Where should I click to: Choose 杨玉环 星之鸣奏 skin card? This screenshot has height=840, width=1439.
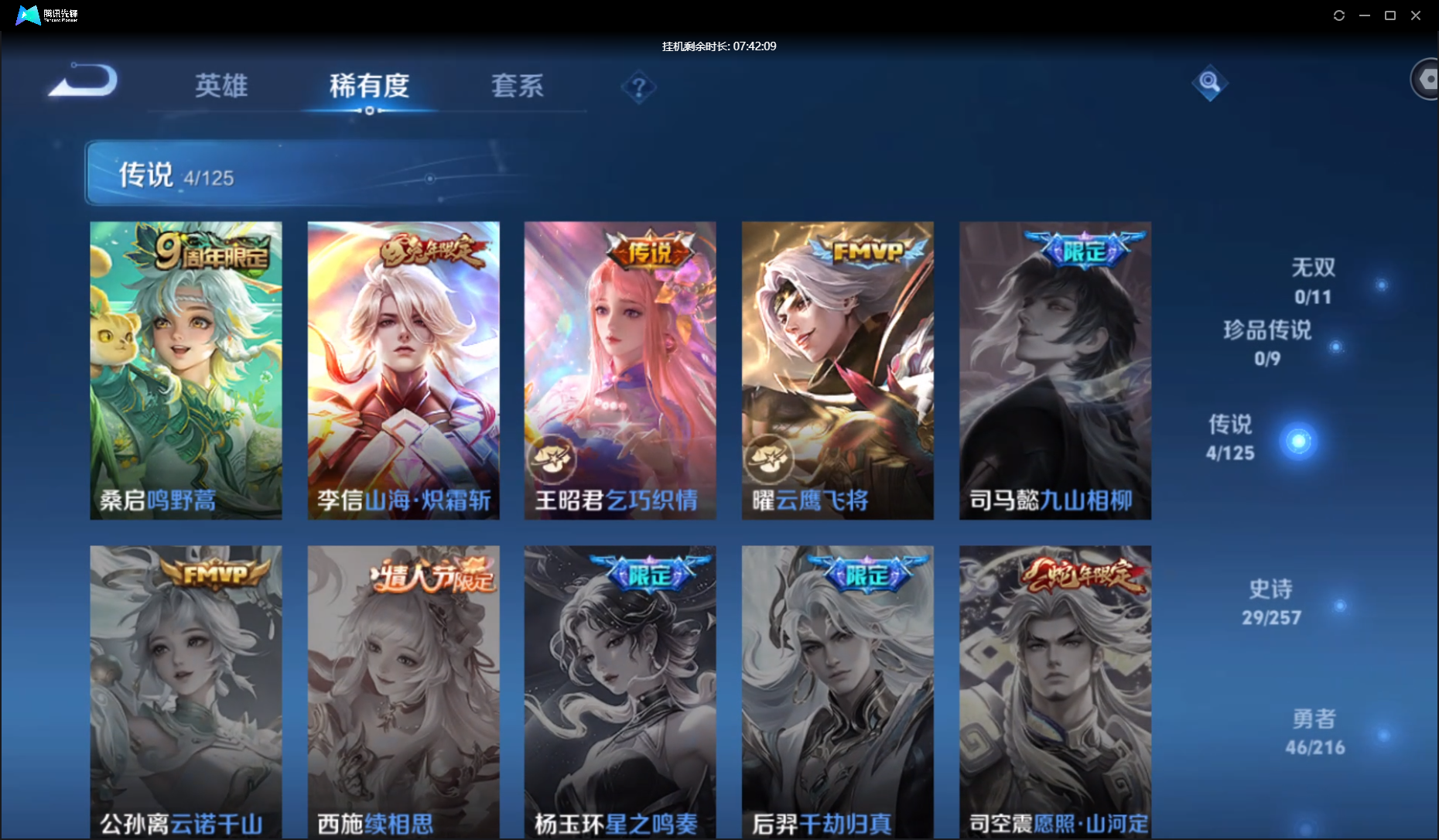[620, 692]
